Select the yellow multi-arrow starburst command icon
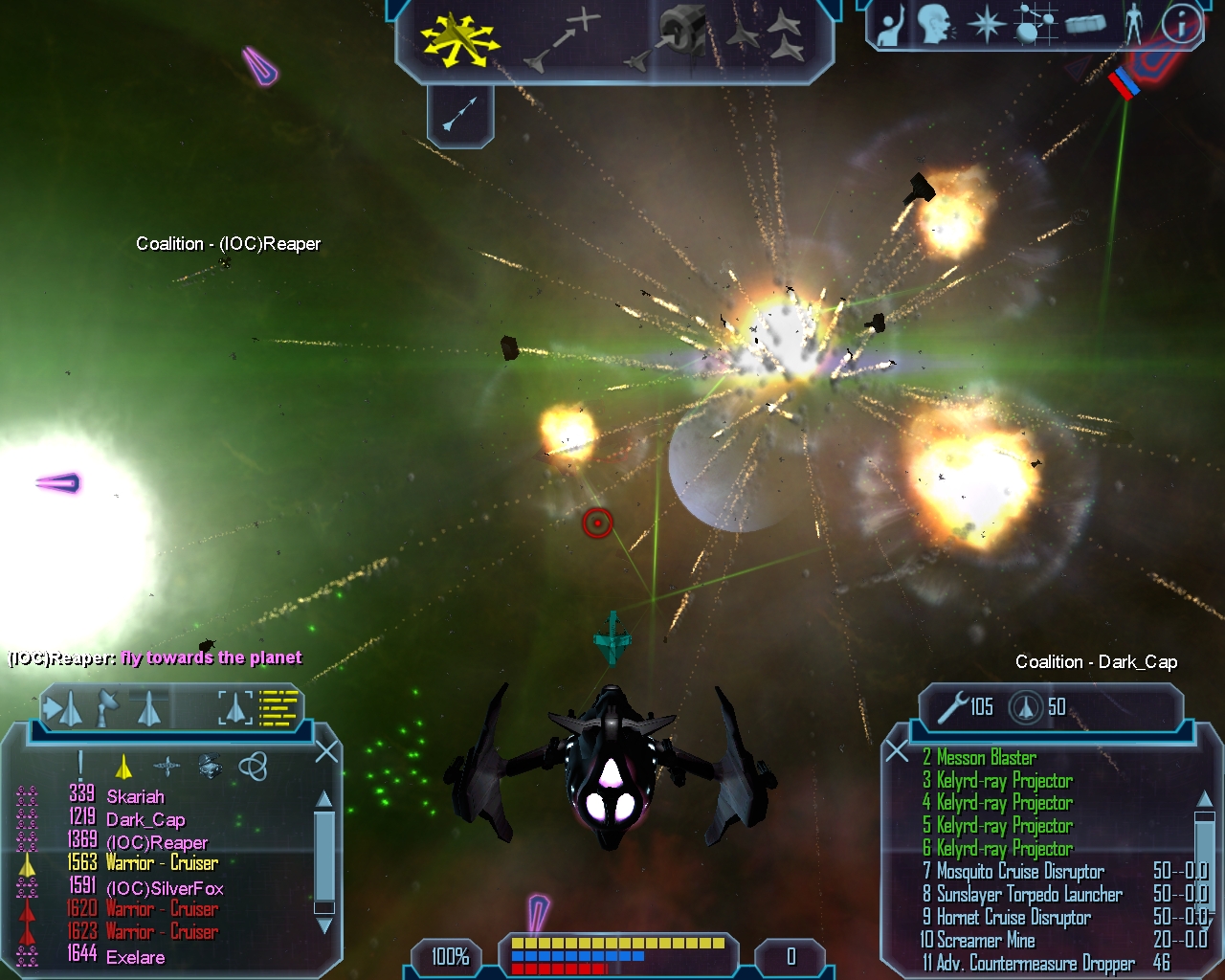The height and width of the screenshot is (980, 1225). point(459,38)
